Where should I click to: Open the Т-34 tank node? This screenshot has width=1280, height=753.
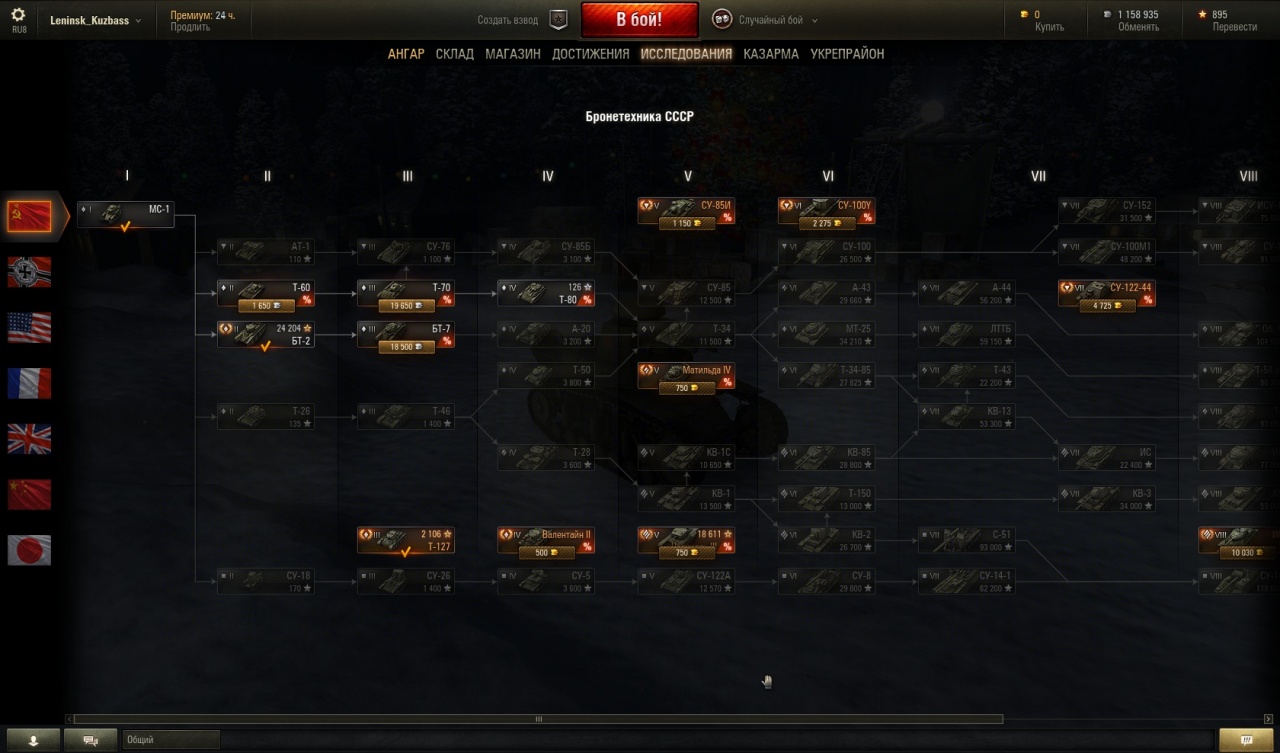[x=687, y=334]
